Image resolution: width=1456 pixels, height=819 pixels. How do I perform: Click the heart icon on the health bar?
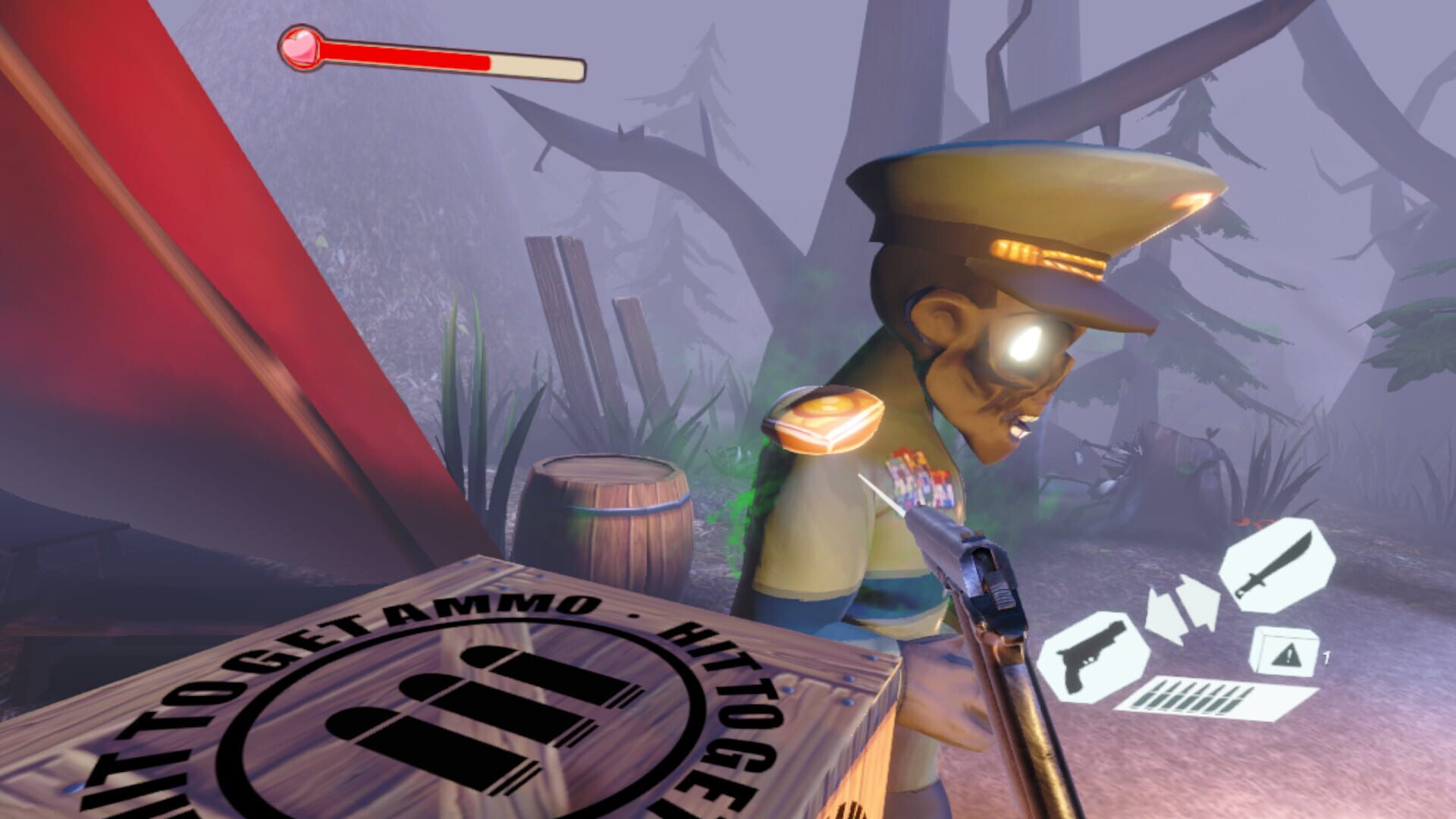[301, 49]
